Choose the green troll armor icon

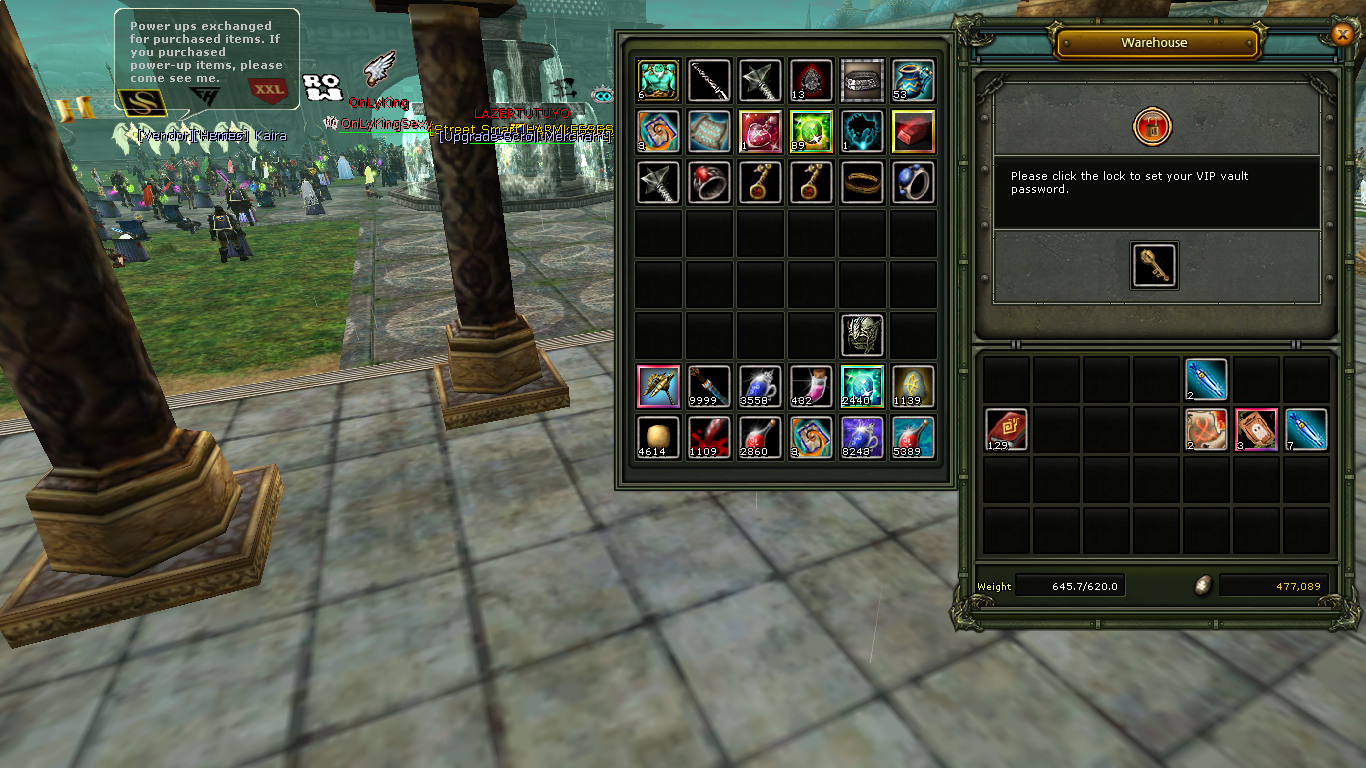658,80
